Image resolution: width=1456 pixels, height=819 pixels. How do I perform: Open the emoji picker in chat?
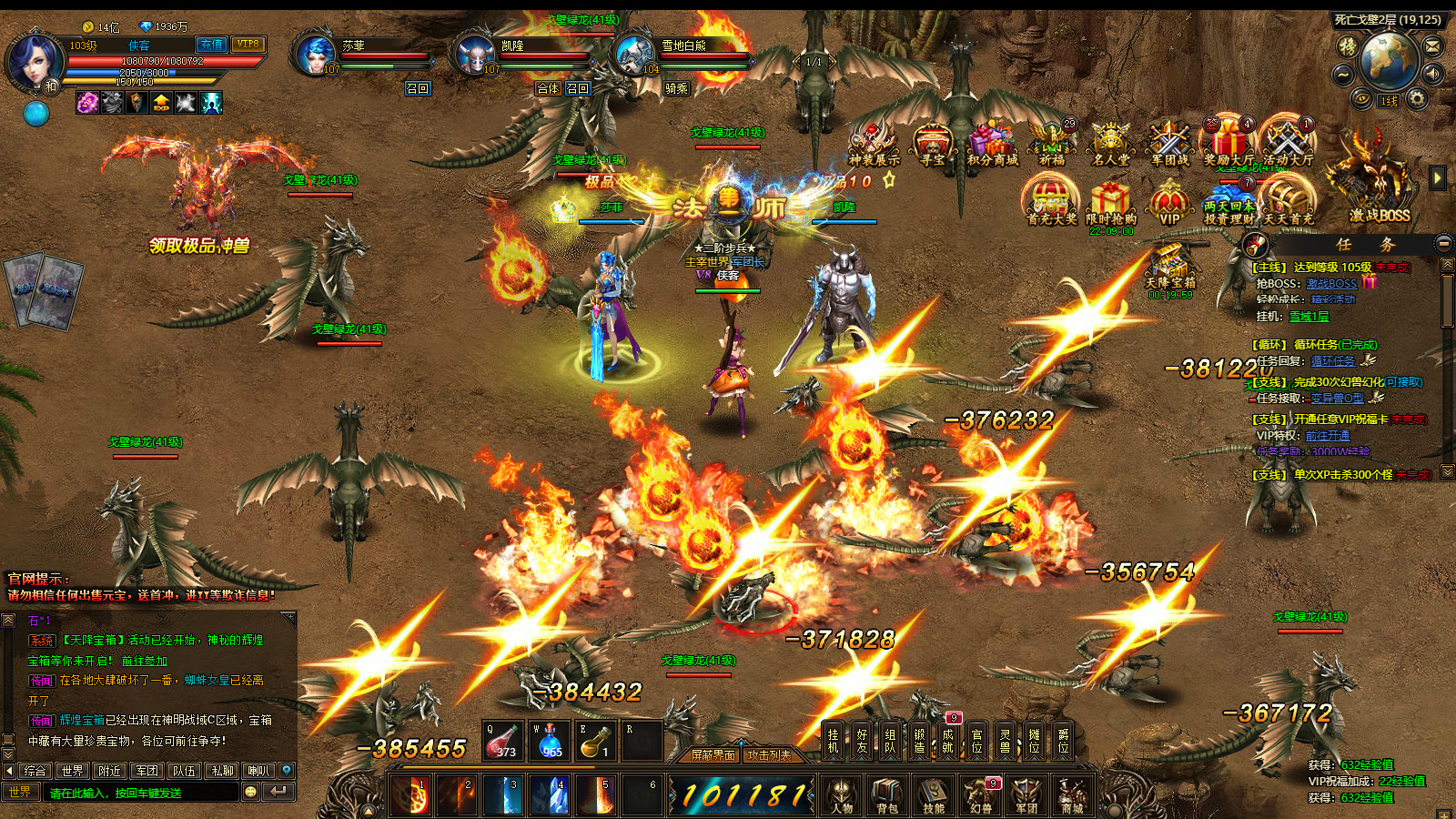tap(251, 793)
